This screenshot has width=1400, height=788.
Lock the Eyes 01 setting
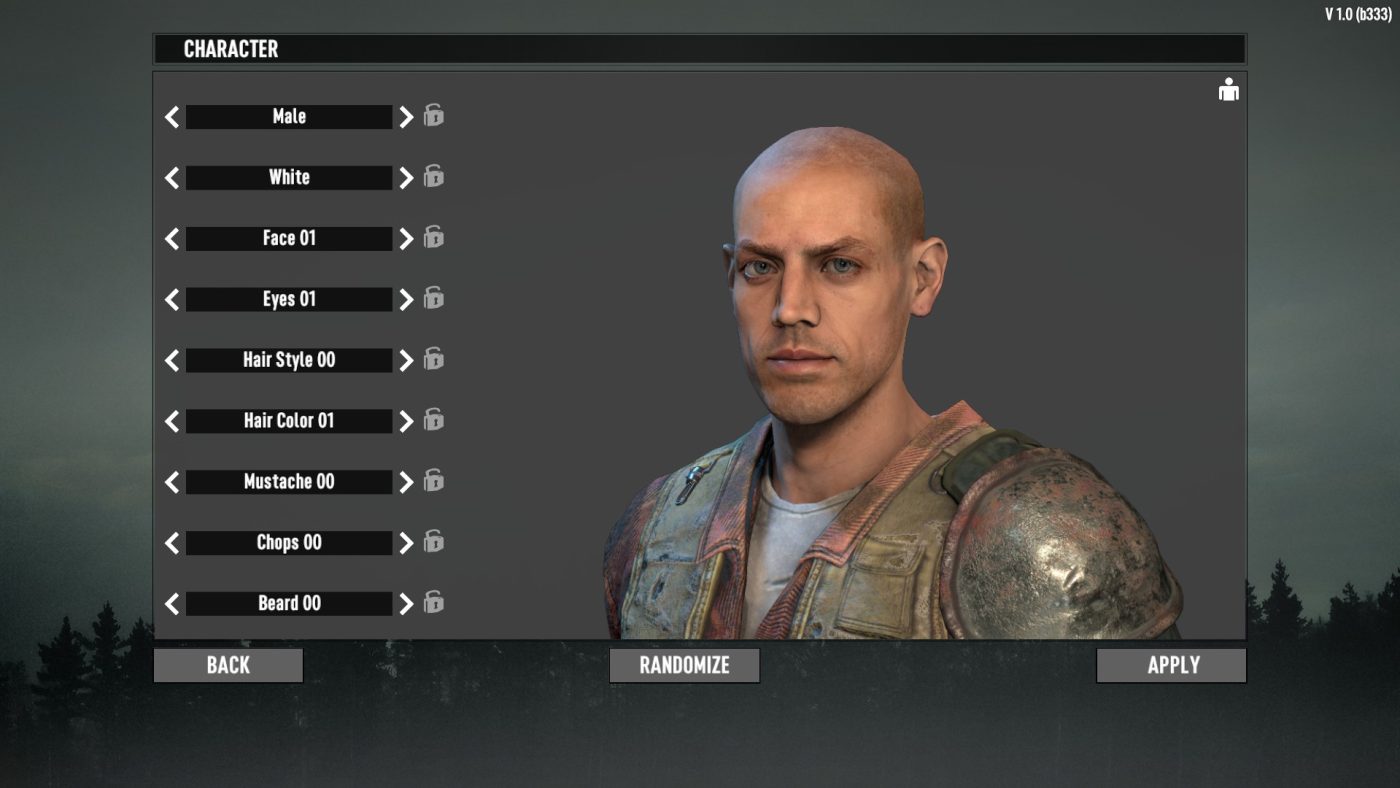434,298
